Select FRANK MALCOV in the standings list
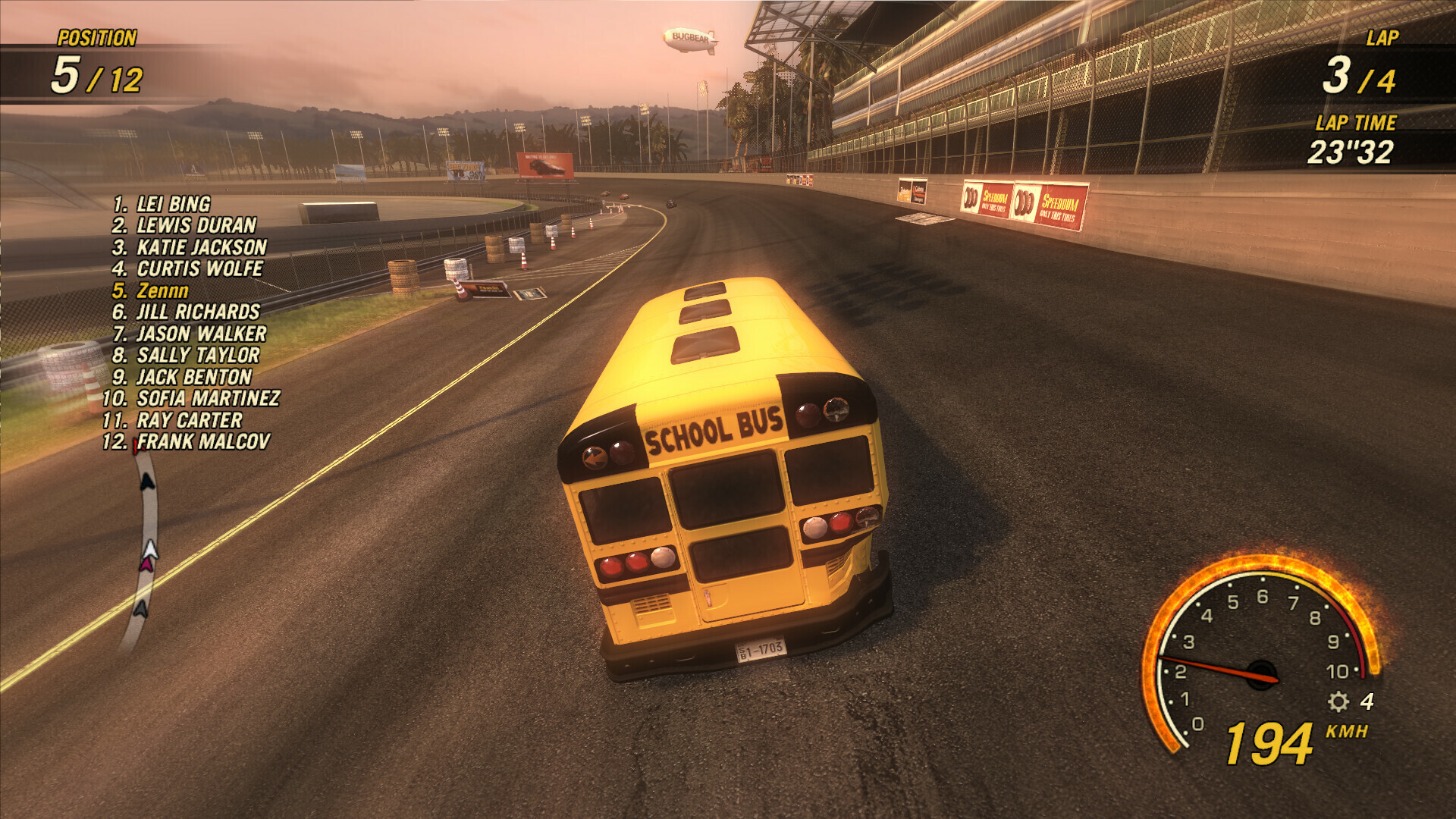 201,441
